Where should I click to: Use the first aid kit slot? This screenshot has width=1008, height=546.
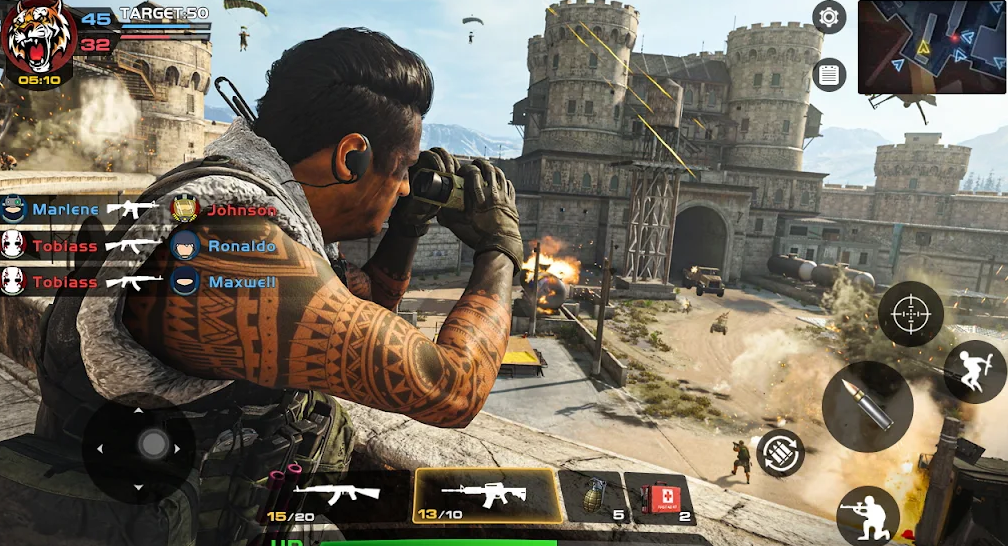tap(659, 497)
